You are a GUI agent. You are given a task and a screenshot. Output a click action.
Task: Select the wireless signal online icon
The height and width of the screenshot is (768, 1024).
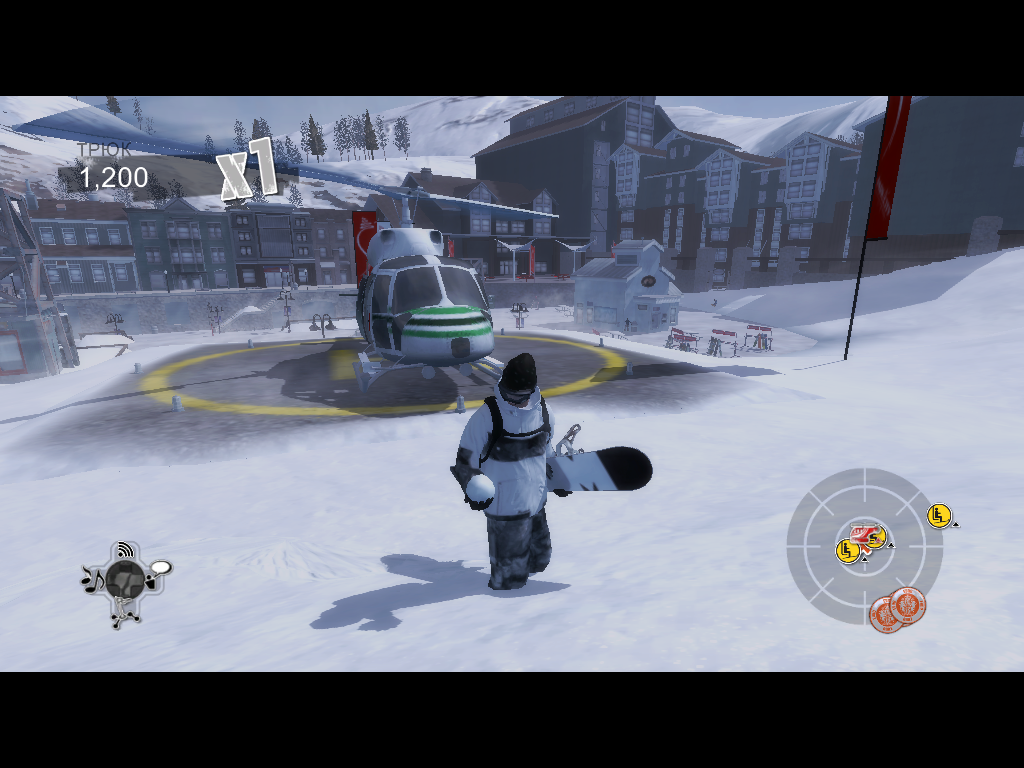[x=125, y=549]
